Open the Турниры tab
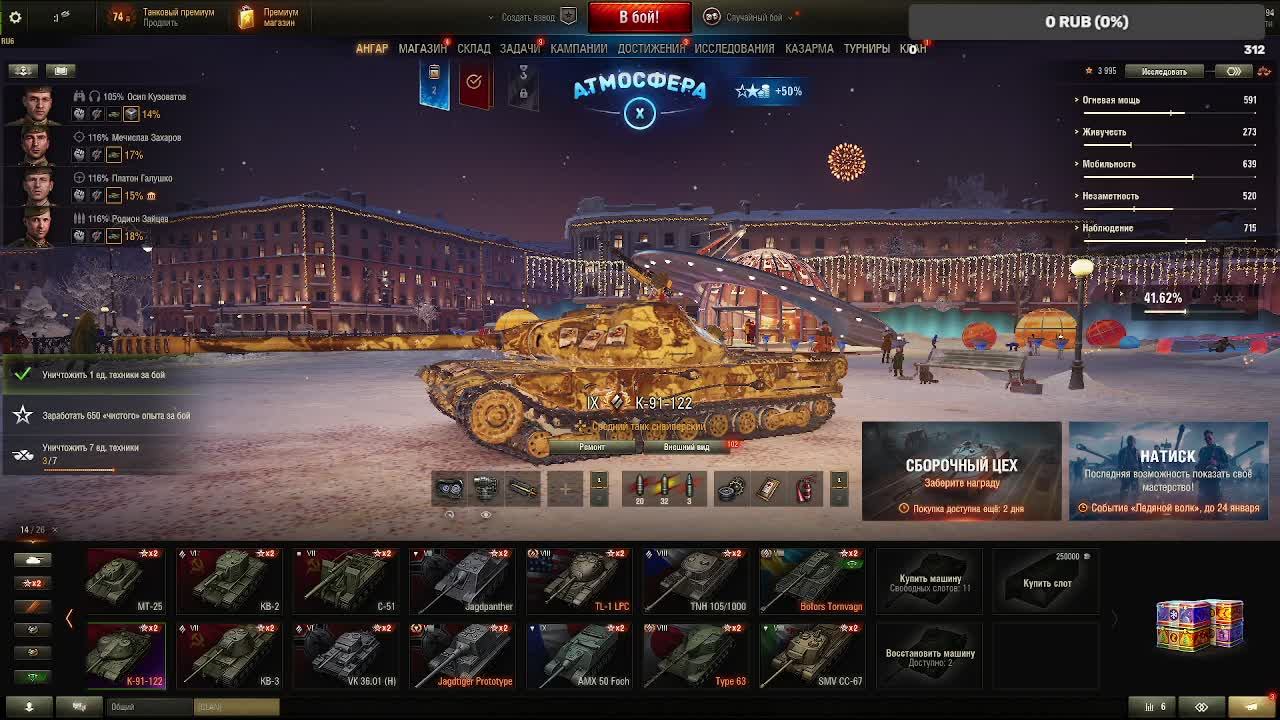Viewport: 1280px width, 720px height. pos(866,48)
